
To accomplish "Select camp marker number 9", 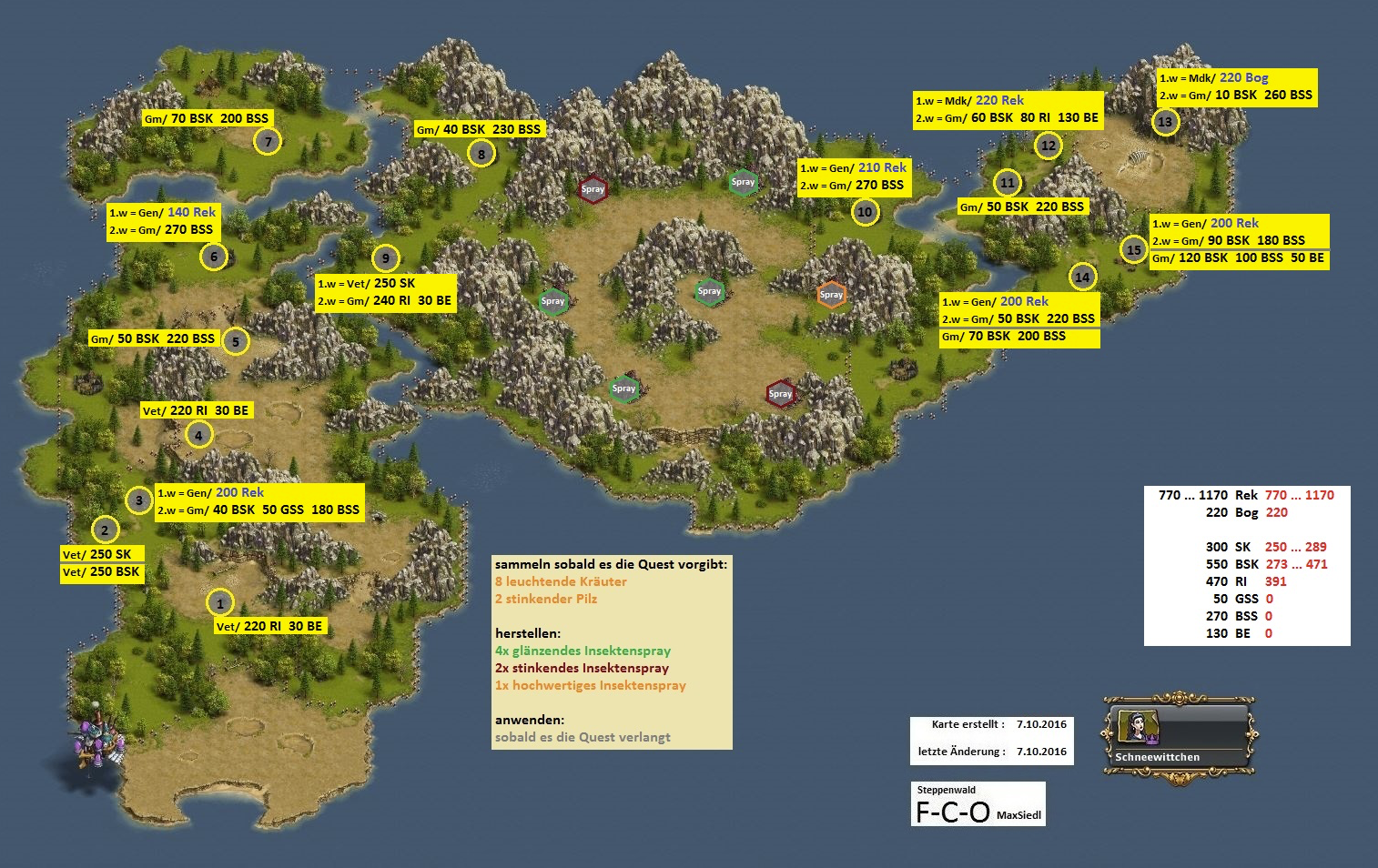I will [385, 258].
